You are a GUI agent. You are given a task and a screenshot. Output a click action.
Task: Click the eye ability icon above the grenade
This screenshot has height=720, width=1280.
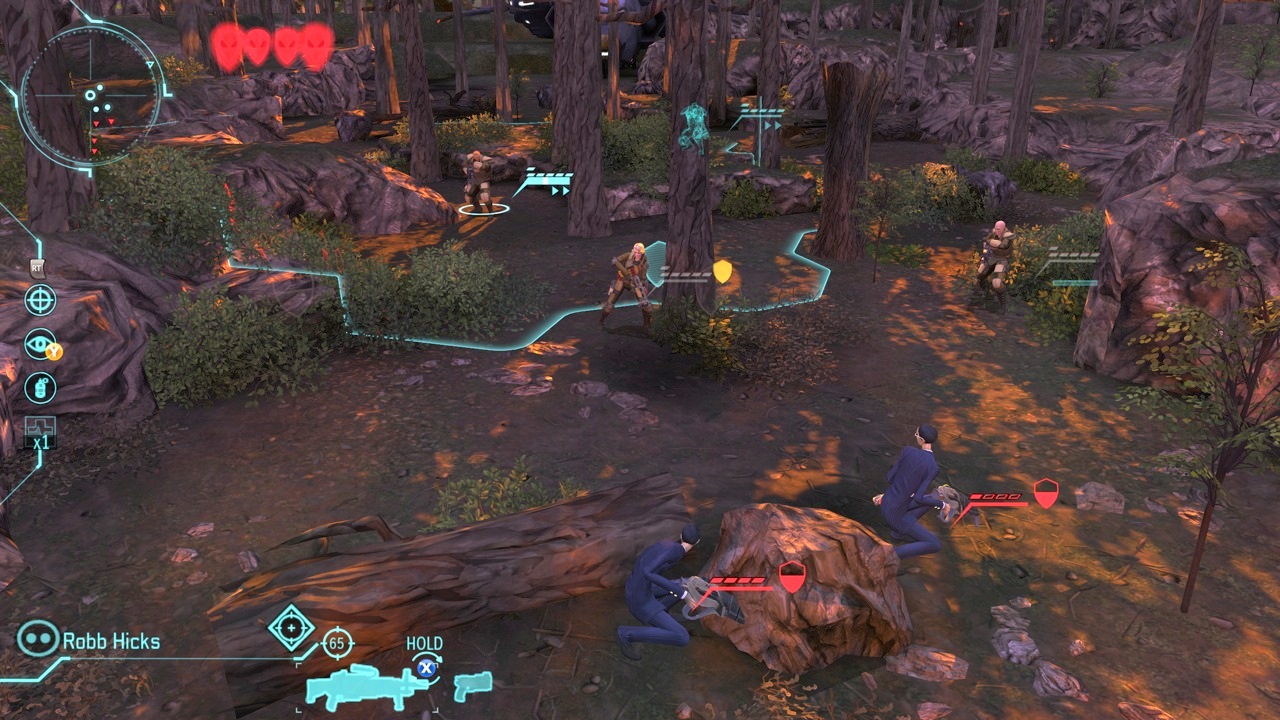[x=39, y=344]
